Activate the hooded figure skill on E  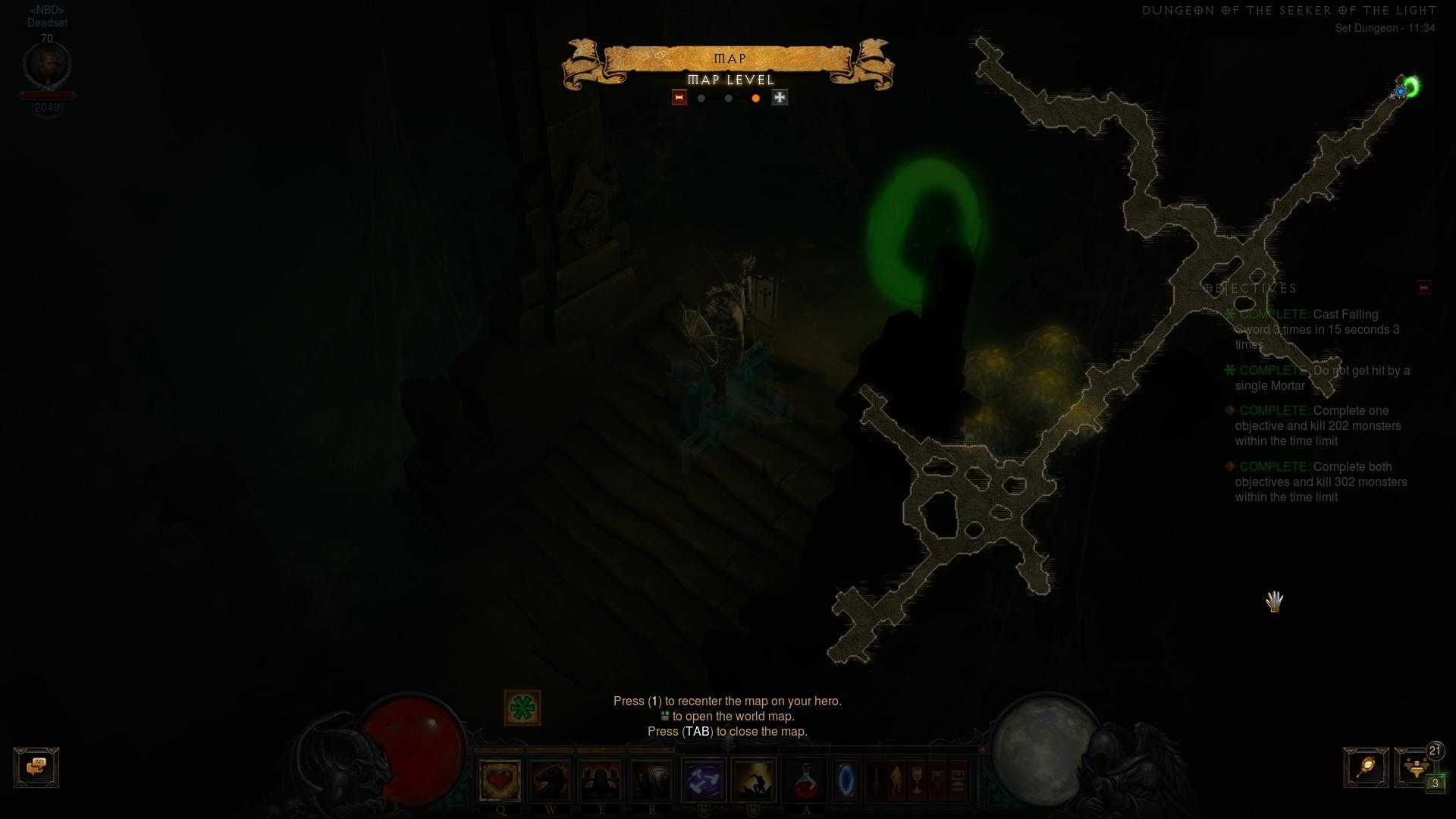(601, 780)
